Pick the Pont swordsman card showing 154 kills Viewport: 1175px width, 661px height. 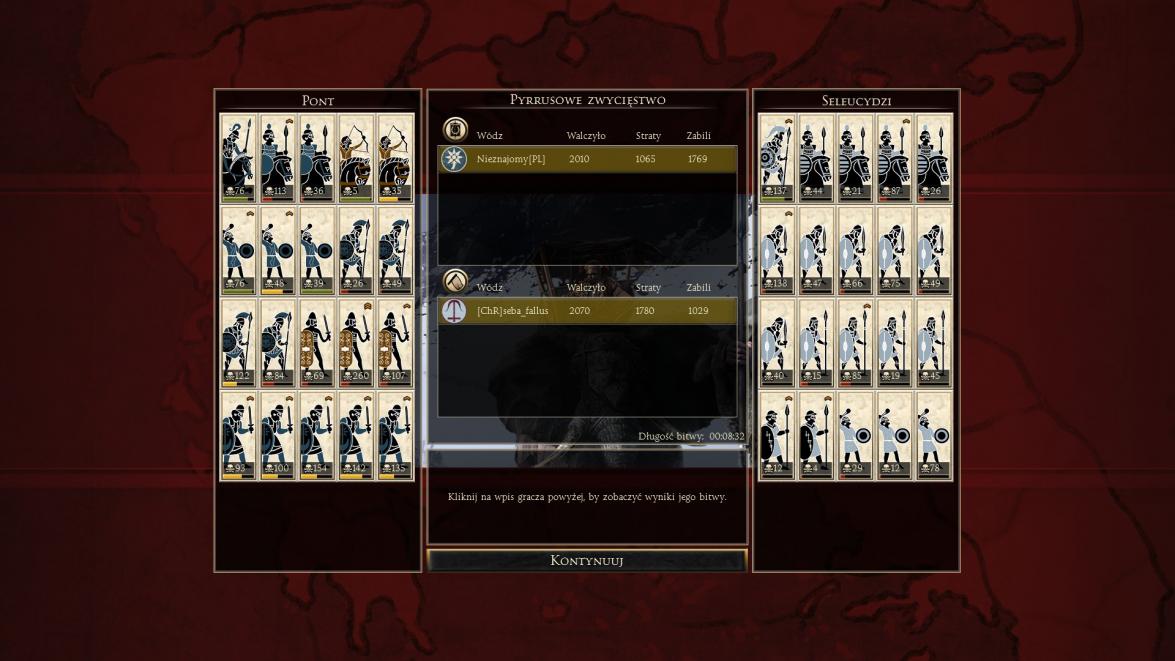pos(316,436)
